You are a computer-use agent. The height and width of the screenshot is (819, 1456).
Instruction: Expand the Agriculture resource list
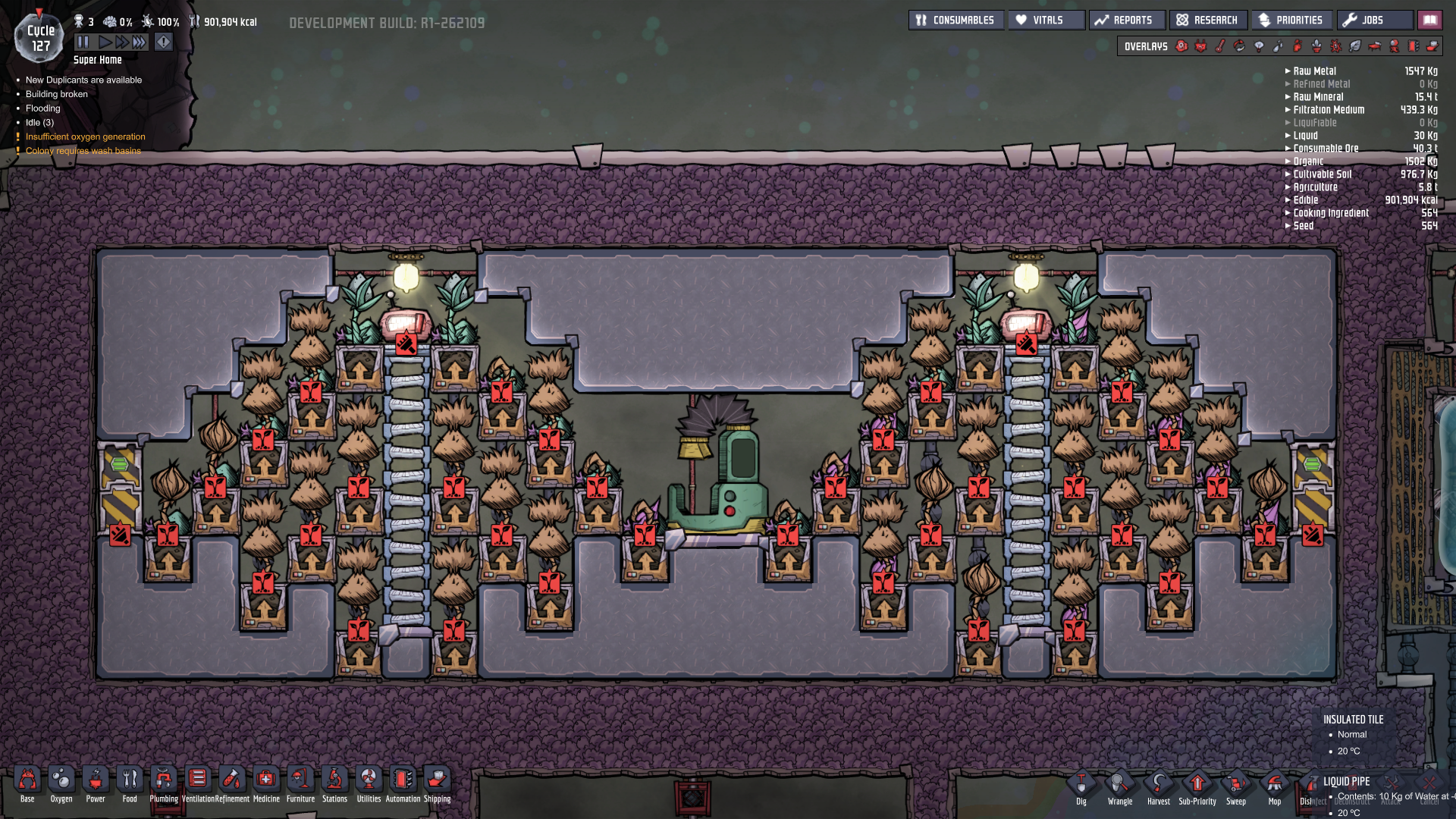coord(1288,187)
